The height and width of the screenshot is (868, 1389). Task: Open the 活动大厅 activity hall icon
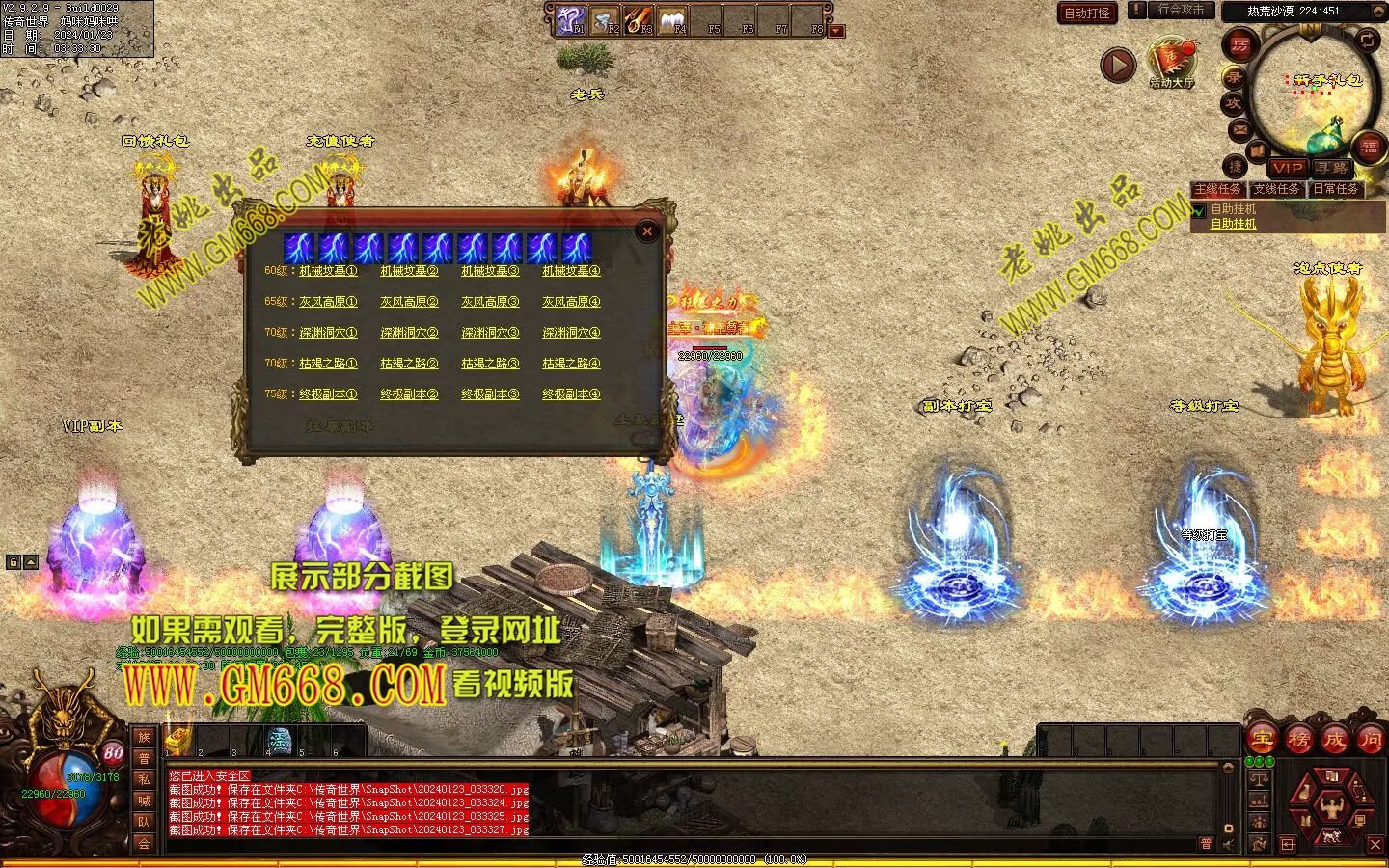[1171, 63]
